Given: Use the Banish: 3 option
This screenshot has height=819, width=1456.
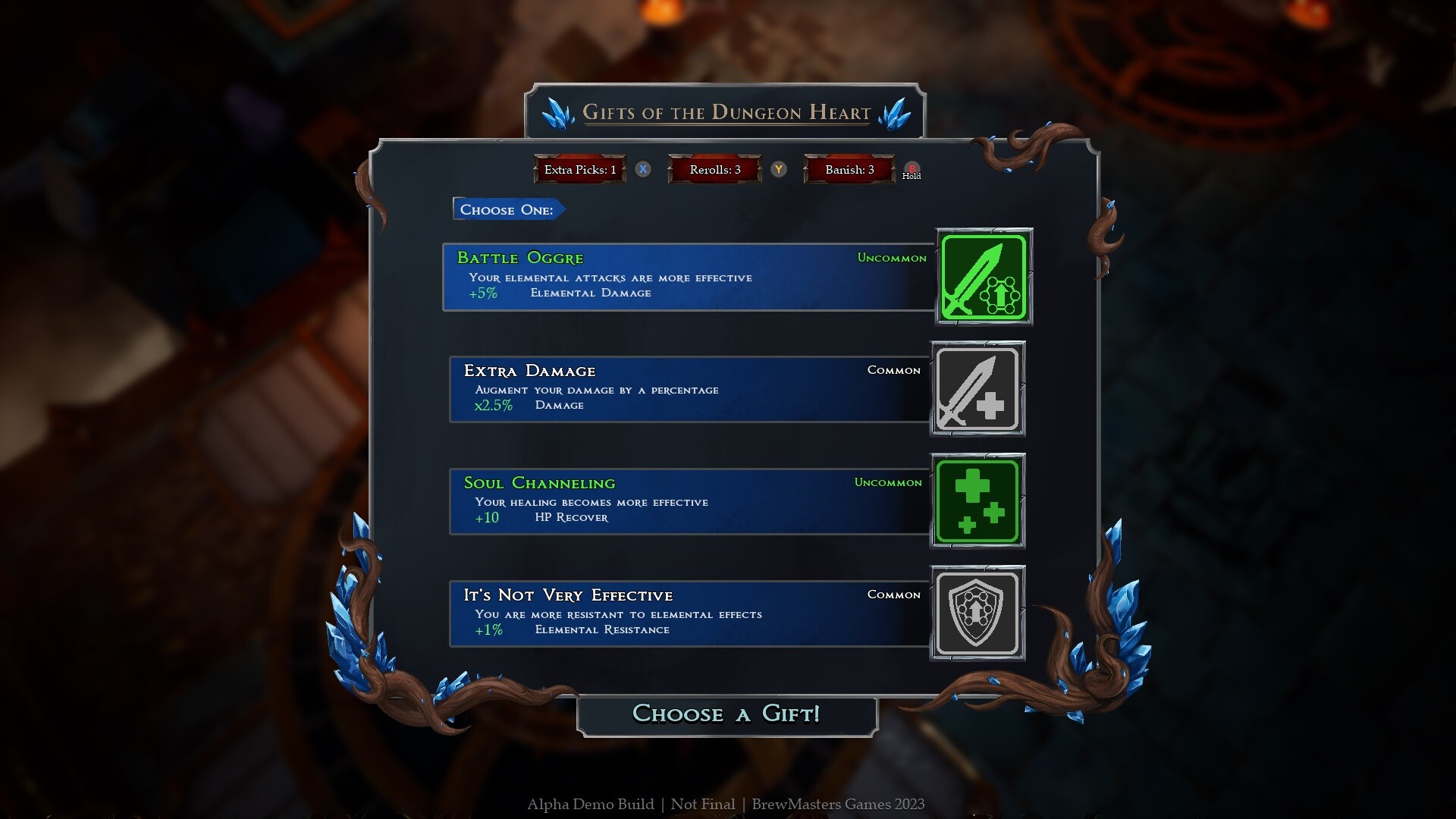Looking at the screenshot, I should tap(849, 170).
